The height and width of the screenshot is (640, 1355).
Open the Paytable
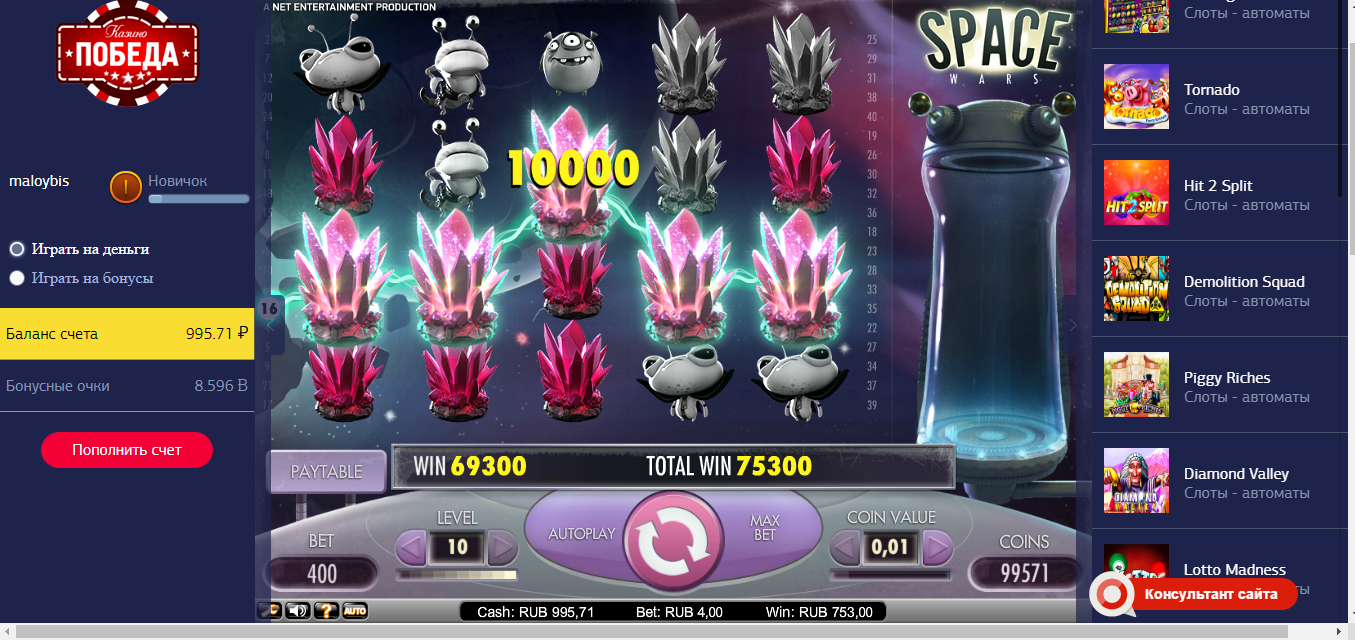click(326, 472)
